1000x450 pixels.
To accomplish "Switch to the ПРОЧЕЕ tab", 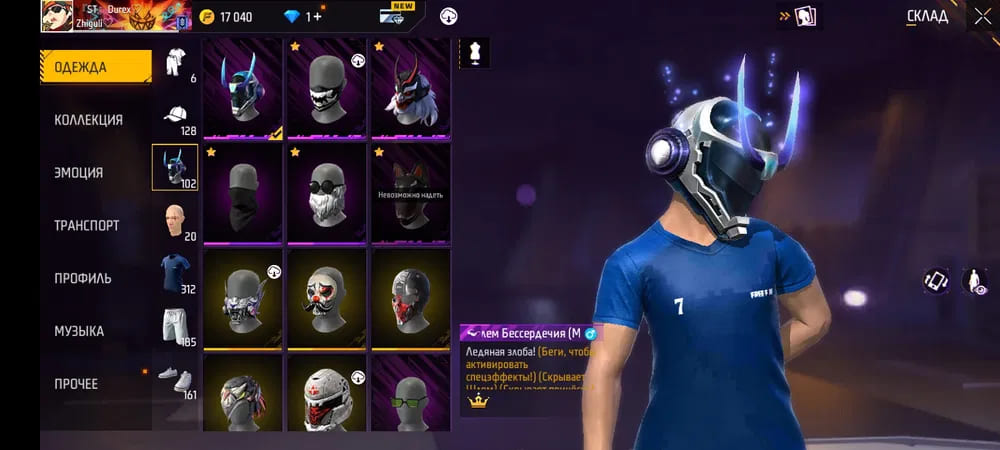I will [x=76, y=384].
